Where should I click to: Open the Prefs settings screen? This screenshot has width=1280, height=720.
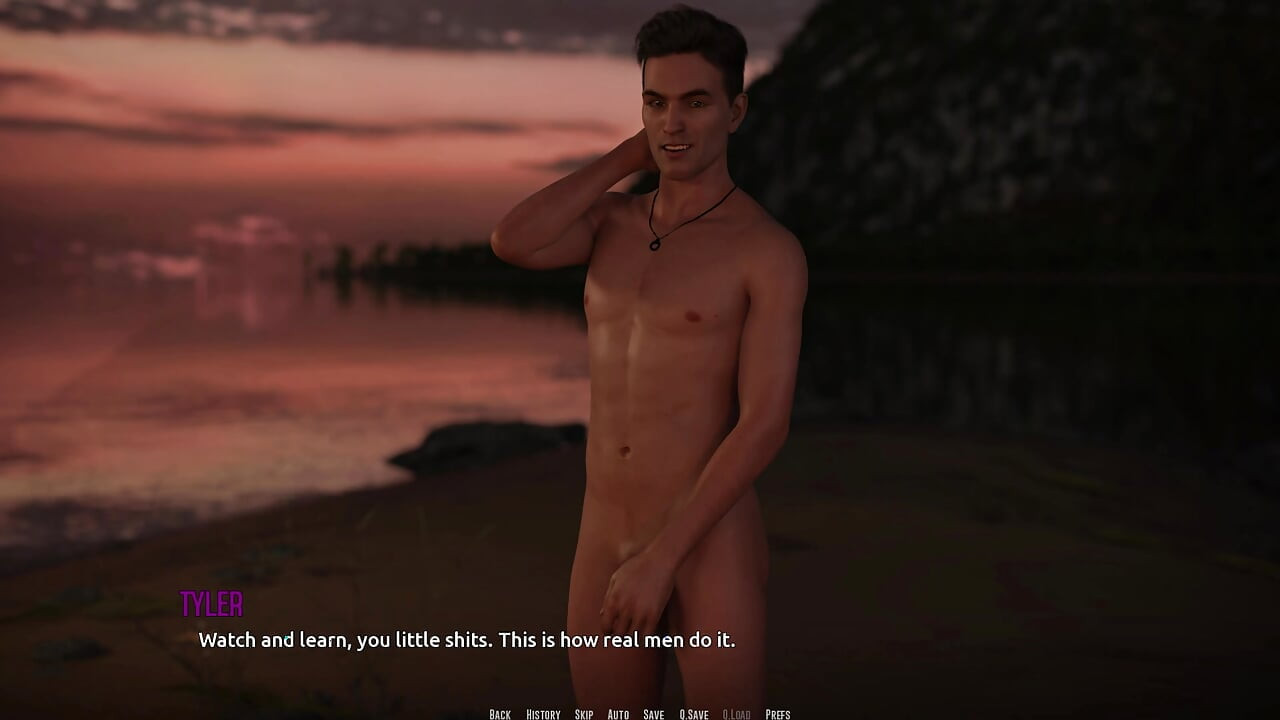(779, 714)
